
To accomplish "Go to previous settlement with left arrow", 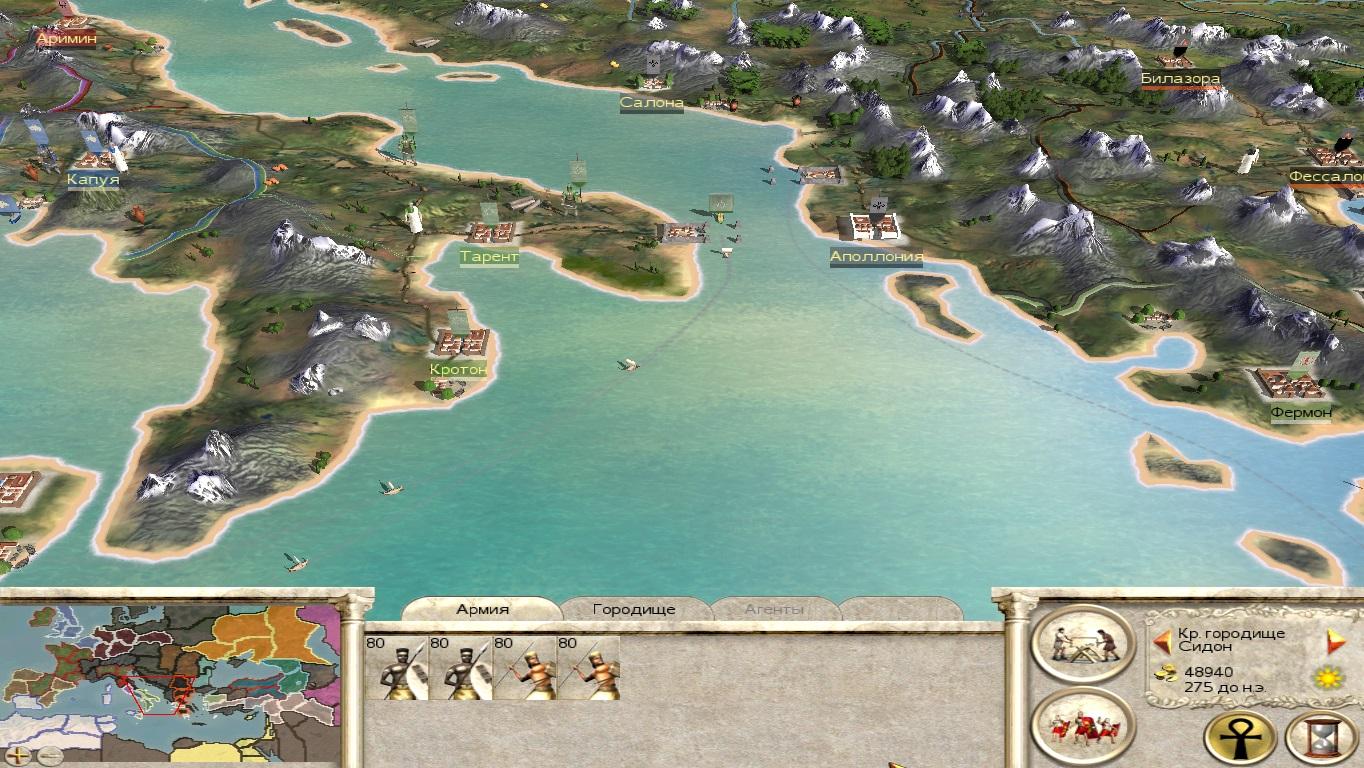I will [x=1162, y=641].
